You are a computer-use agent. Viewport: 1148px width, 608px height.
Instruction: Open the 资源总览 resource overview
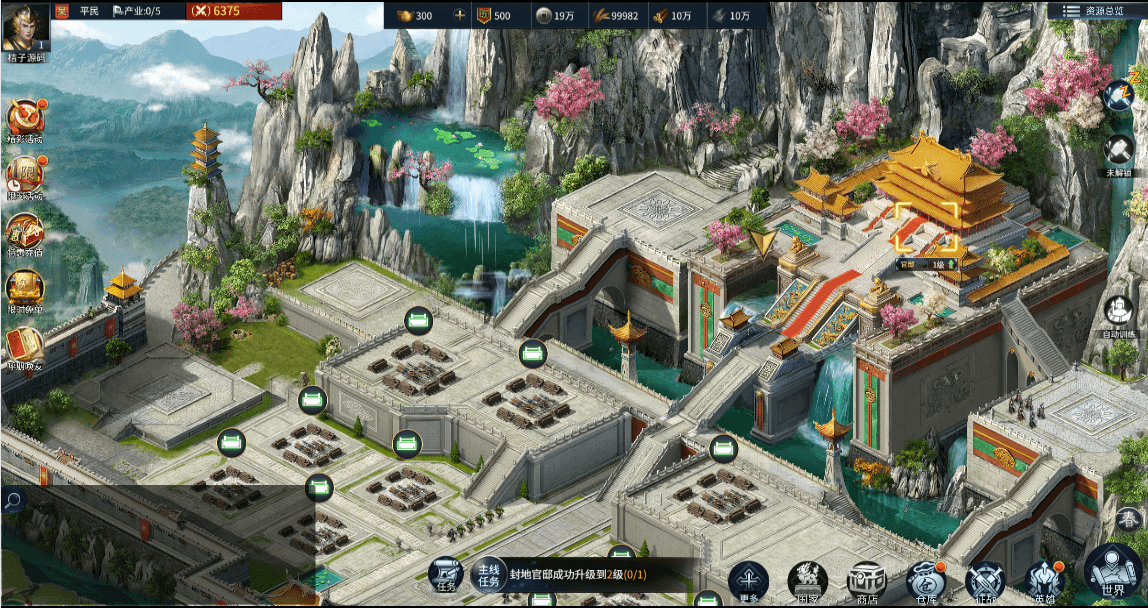pos(1096,11)
